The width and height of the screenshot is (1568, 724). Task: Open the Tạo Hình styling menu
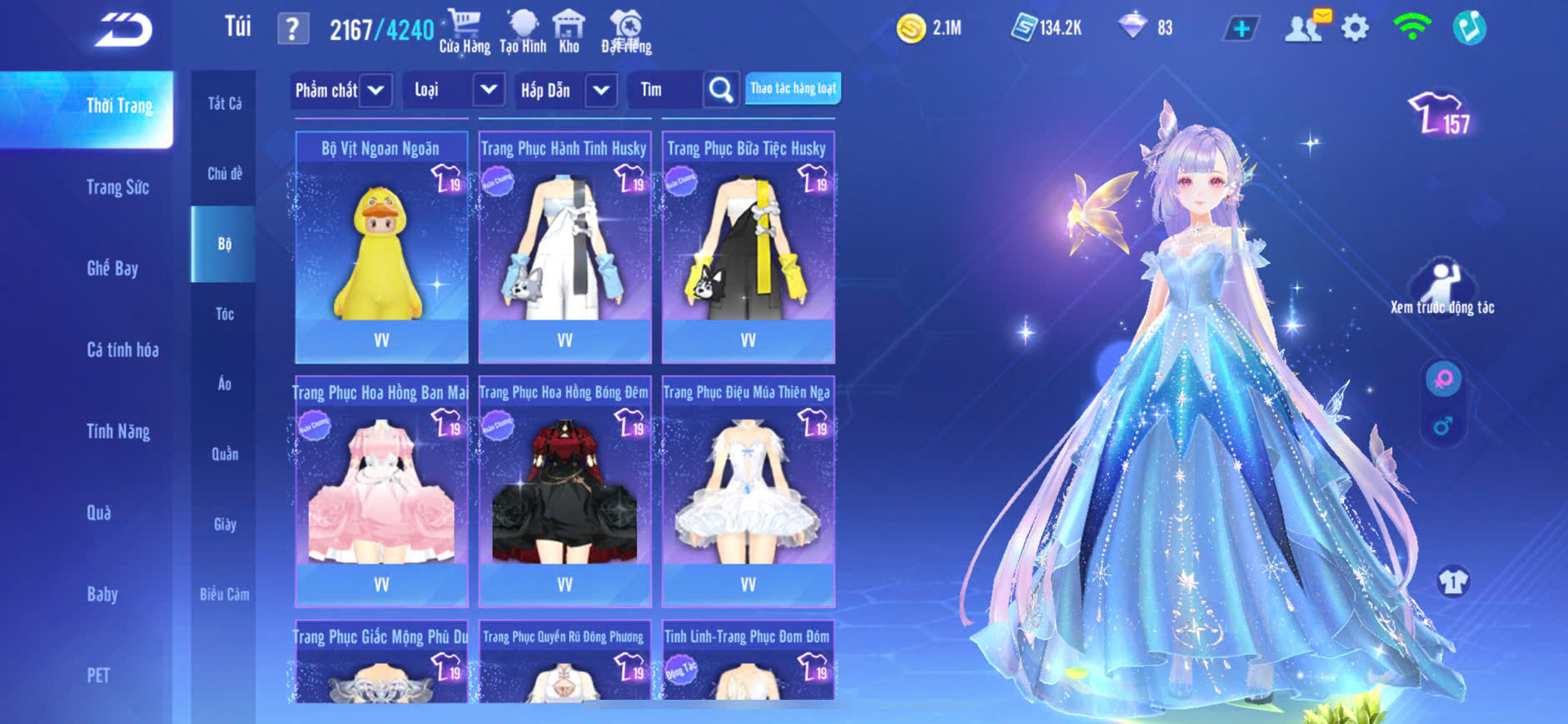(x=523, y=31)
